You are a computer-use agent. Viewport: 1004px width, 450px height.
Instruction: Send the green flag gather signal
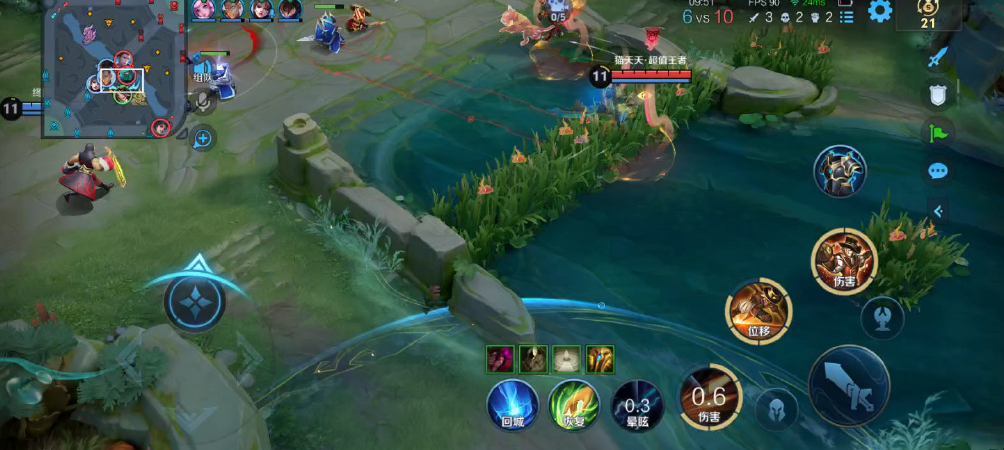pyautogui.click(x=938, y=132)
